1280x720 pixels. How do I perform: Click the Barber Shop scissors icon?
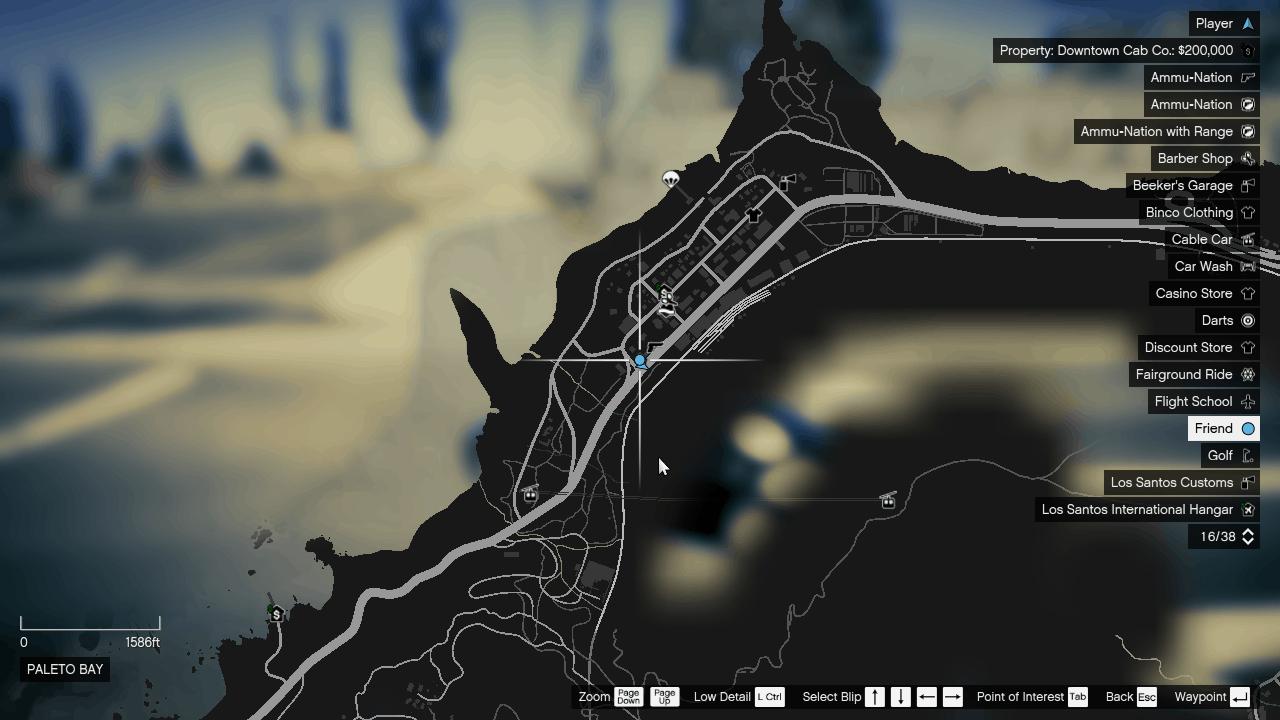point(1247,158)
